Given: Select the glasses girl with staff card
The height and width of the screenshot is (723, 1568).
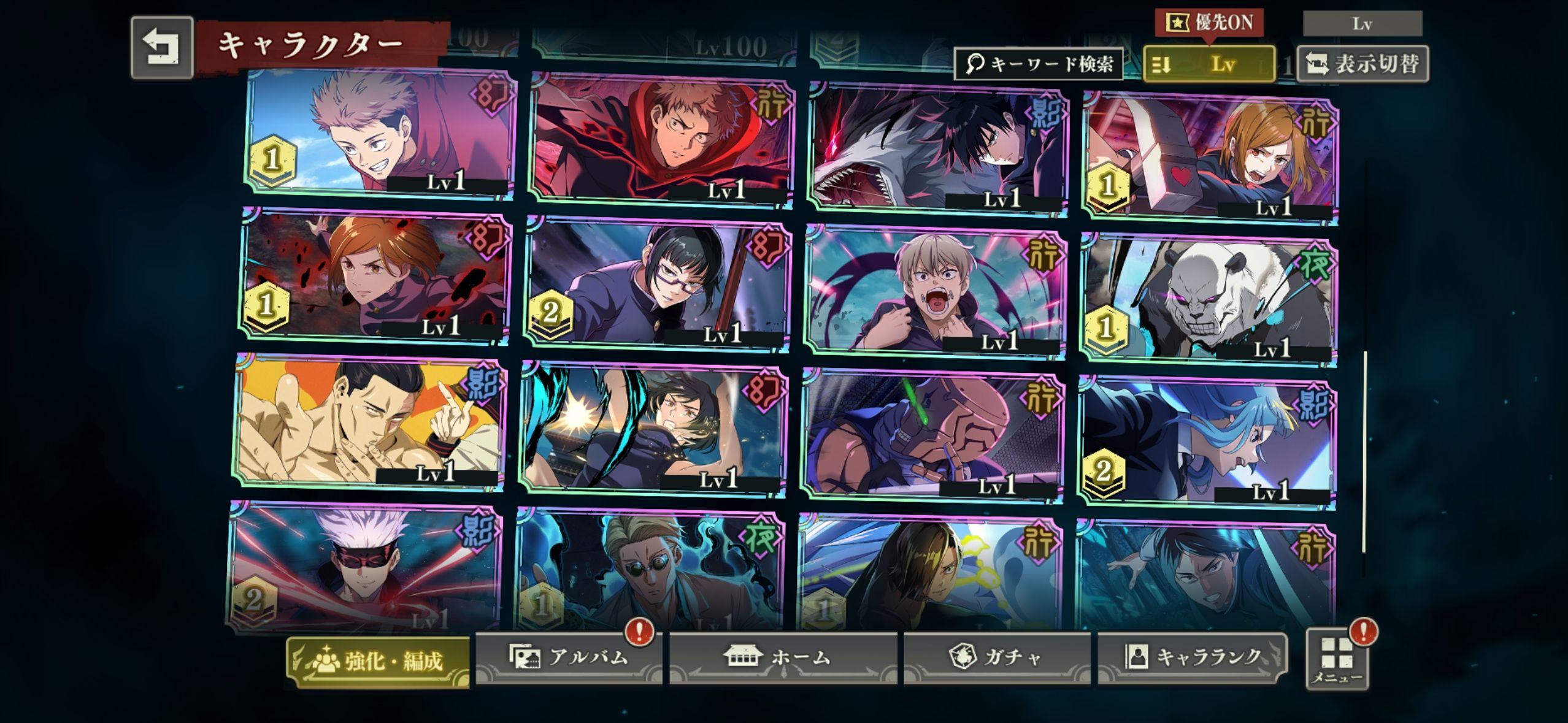Looking at the screenshot, I should [658, 283].
